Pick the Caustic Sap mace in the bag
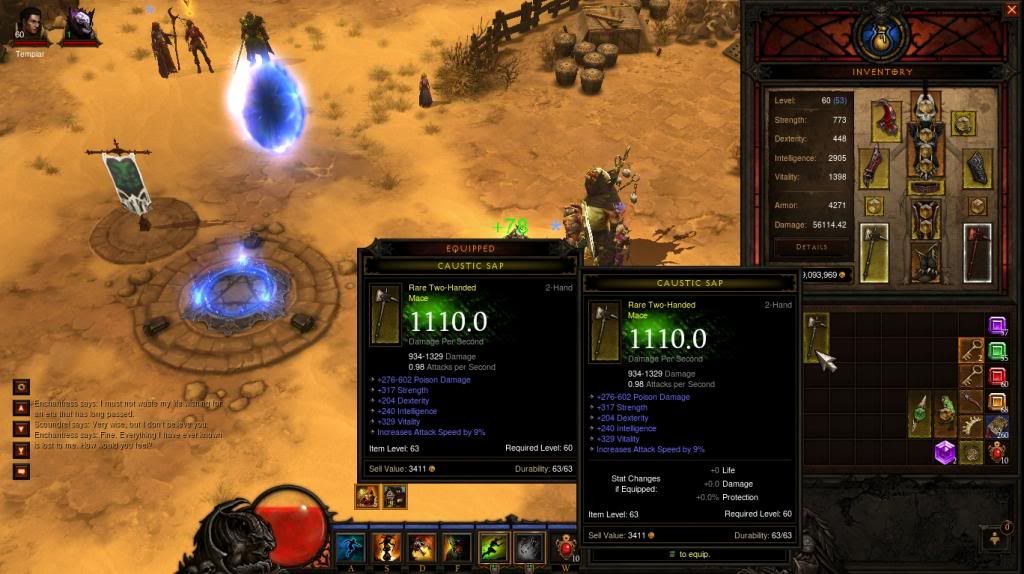1024x574 pixels. 817,337
